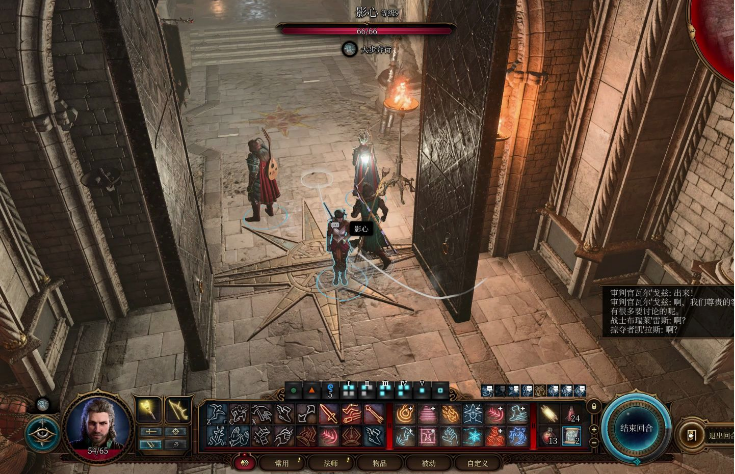735x474 pixels.
Task: Click the End Turn (结束回合) button
Action: [x=637, y=429]
